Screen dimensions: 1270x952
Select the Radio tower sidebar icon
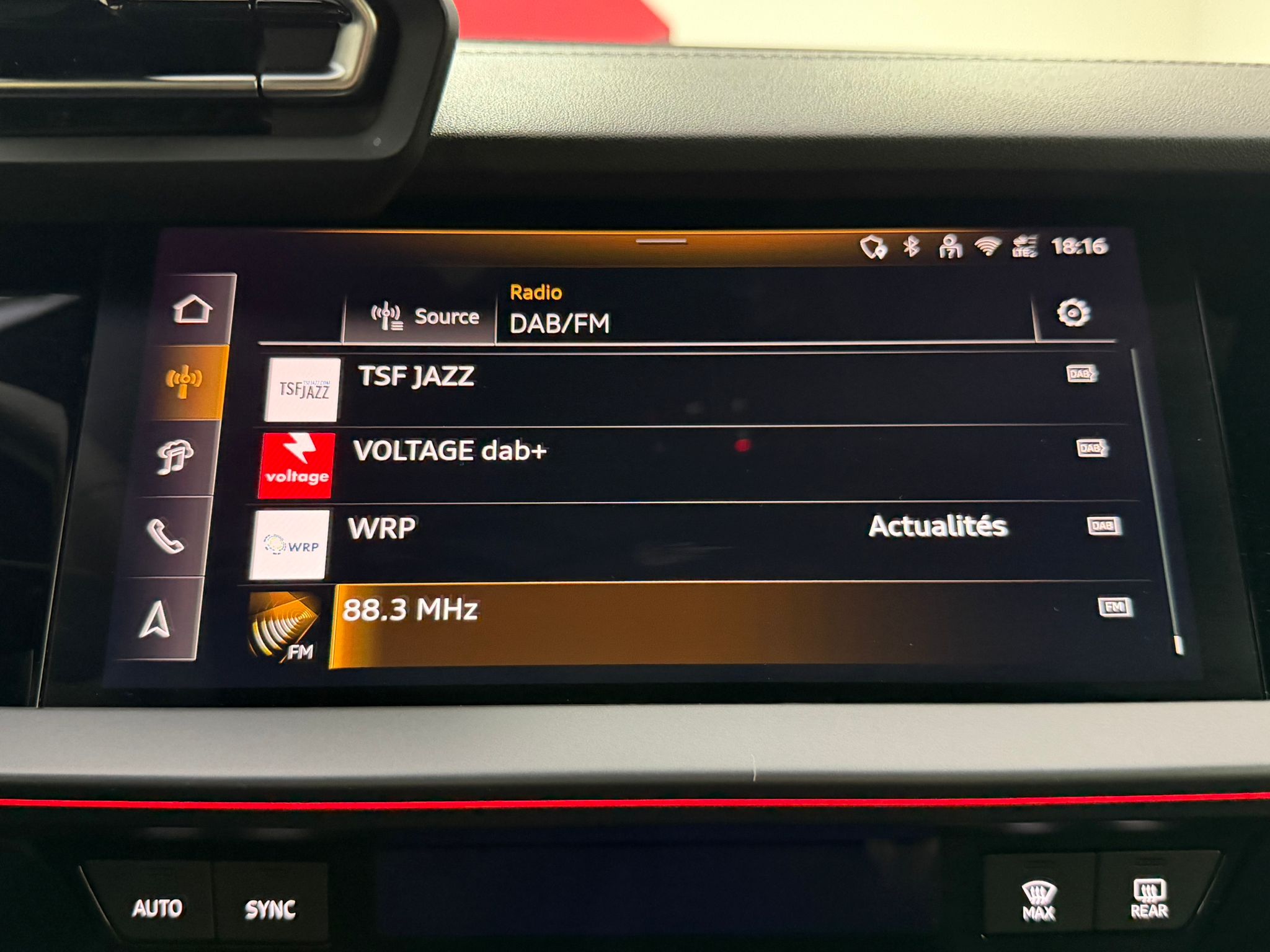[x=184, y=382]
